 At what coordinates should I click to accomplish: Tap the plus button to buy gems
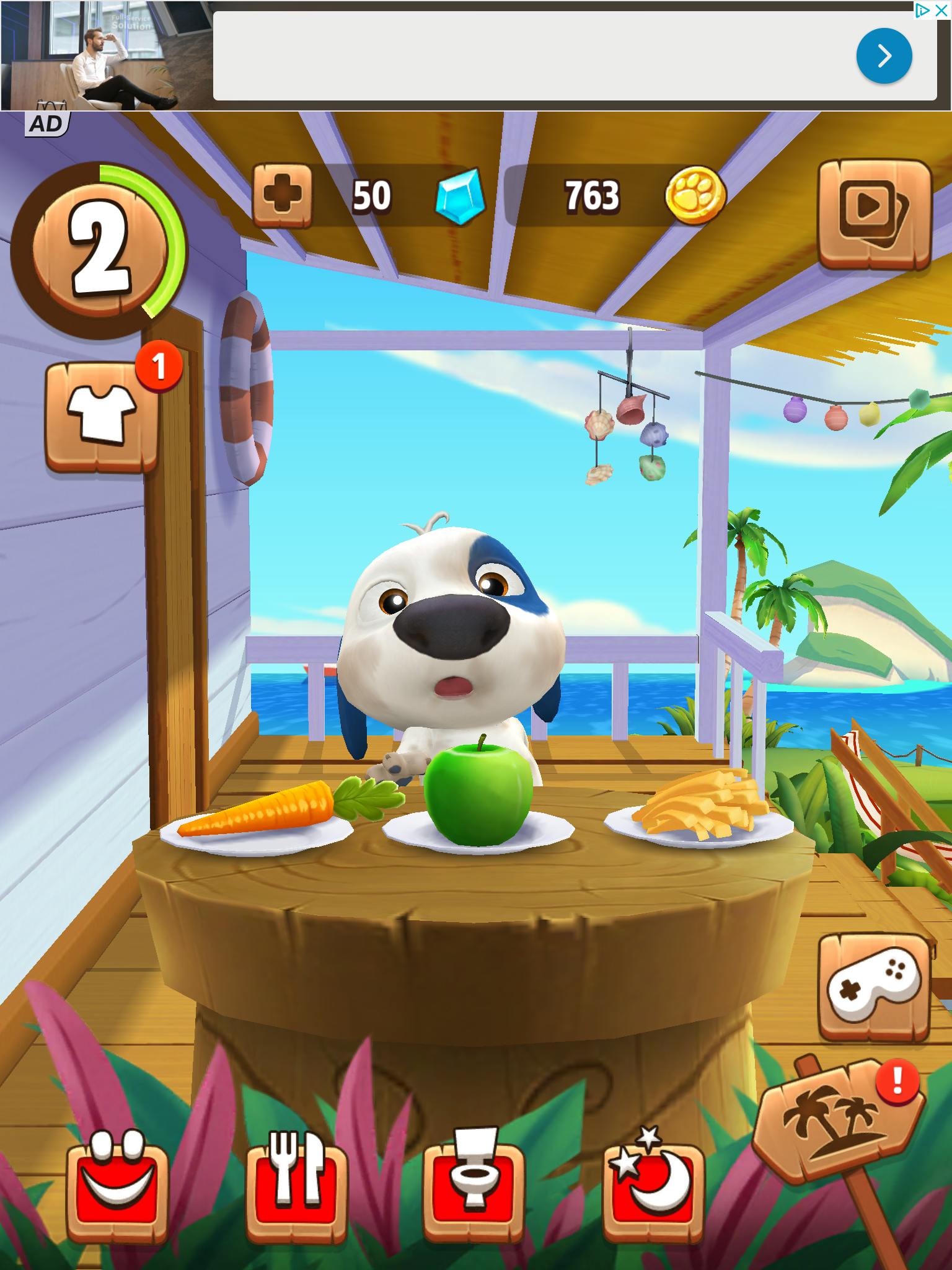coord(282,195)
